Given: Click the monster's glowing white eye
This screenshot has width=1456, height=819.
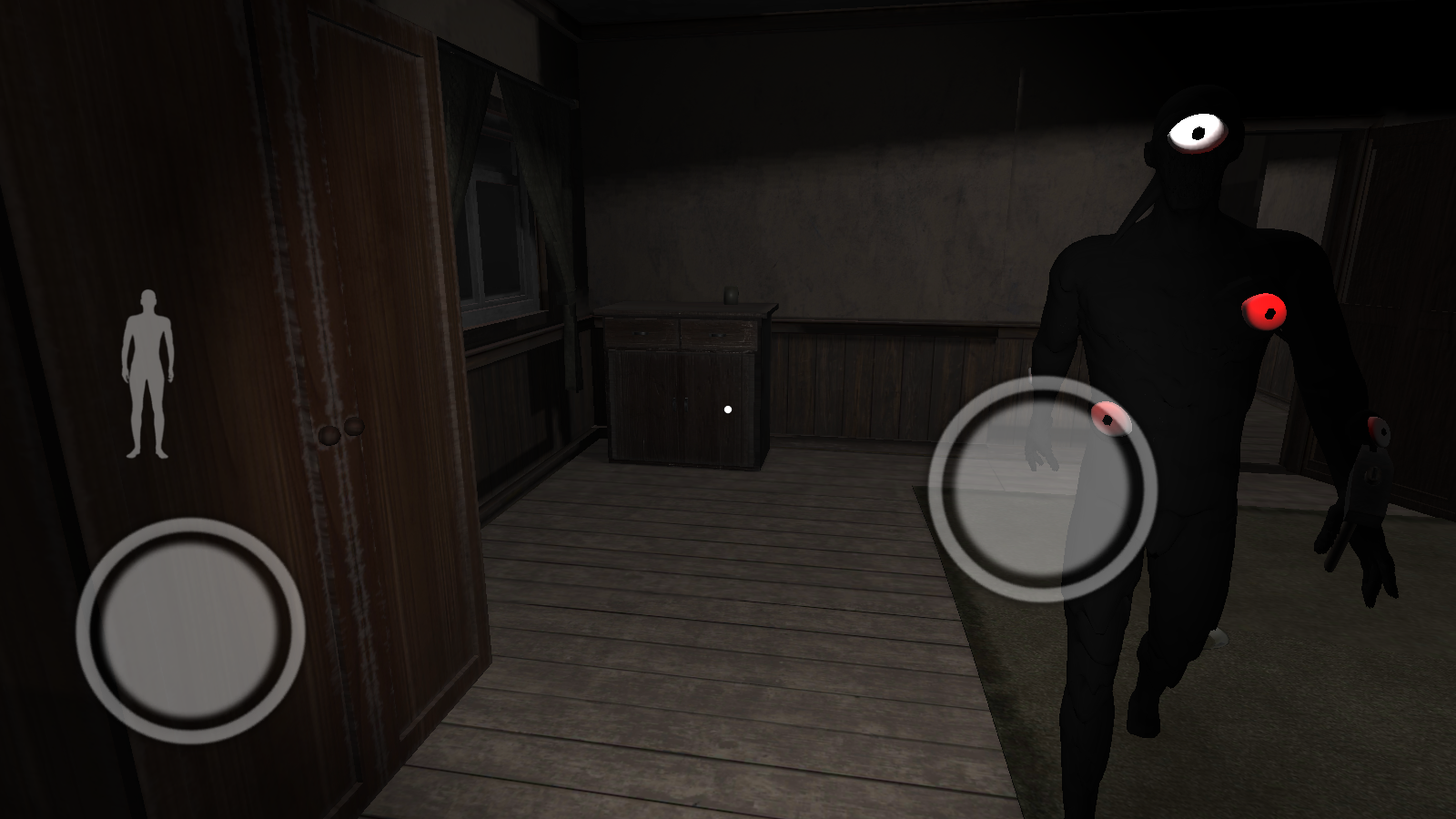Looking at the screenshot, I should [x=1197, y=130].
